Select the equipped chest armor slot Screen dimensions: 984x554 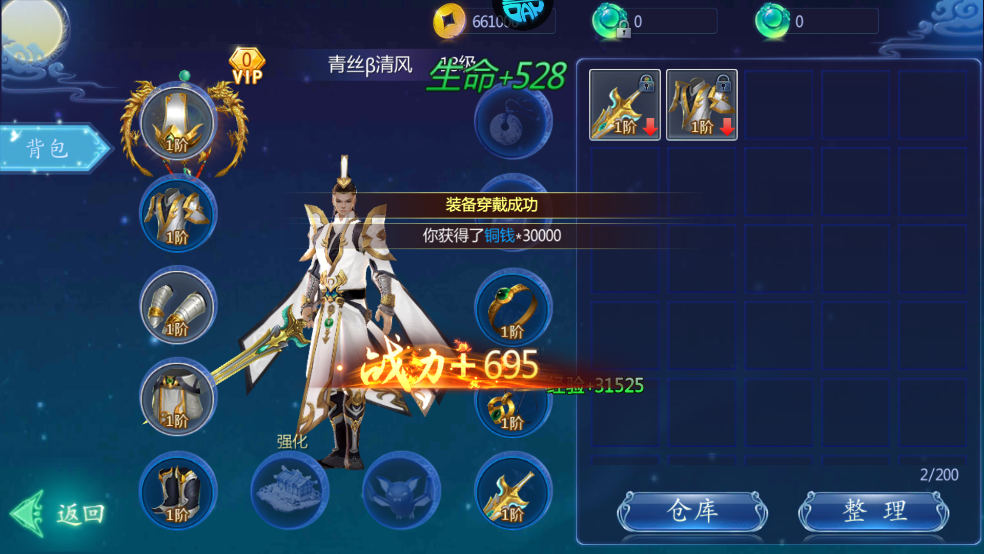click(x=177, y=212)
